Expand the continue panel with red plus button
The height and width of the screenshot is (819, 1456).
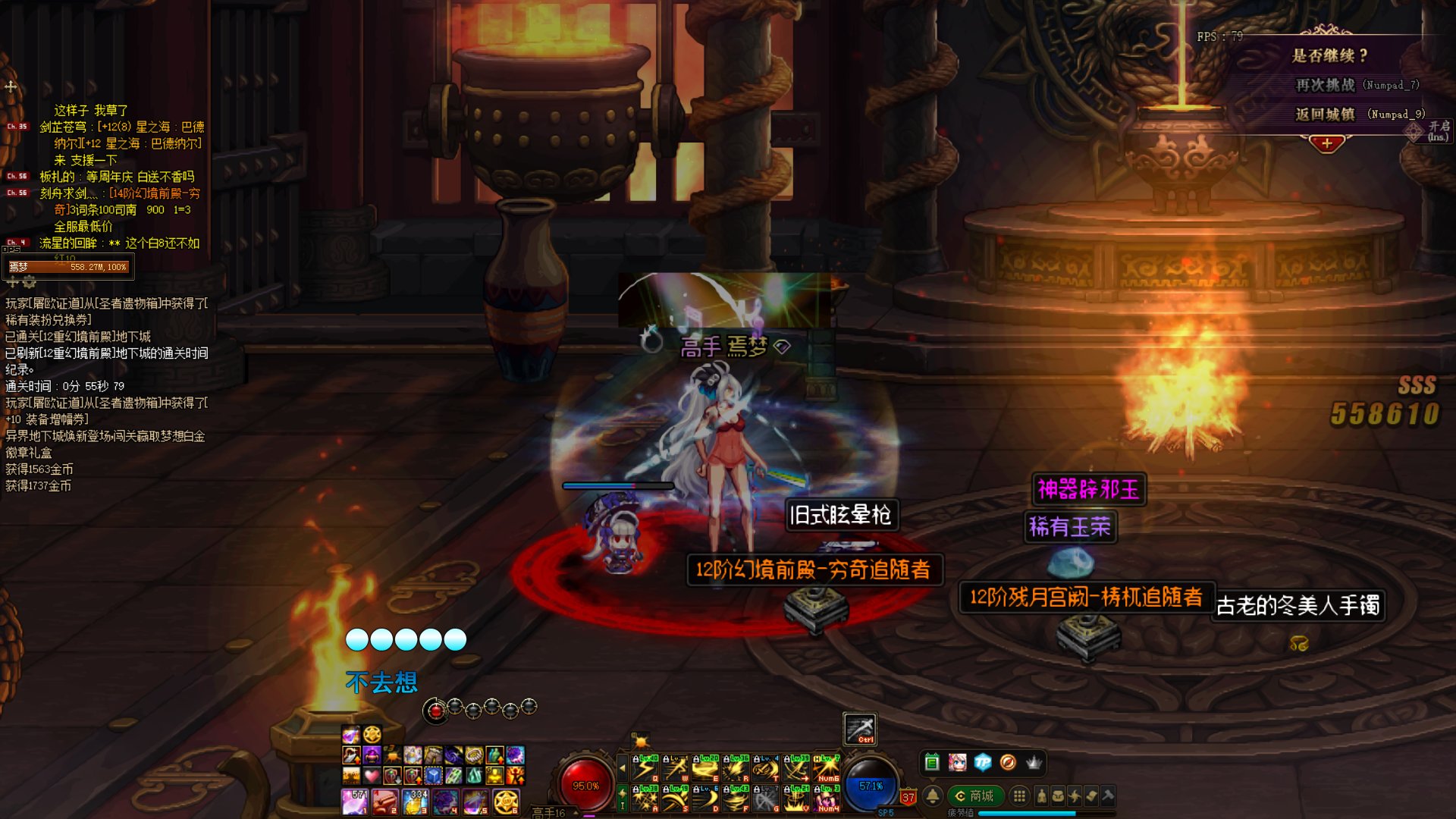[1326, 143]
